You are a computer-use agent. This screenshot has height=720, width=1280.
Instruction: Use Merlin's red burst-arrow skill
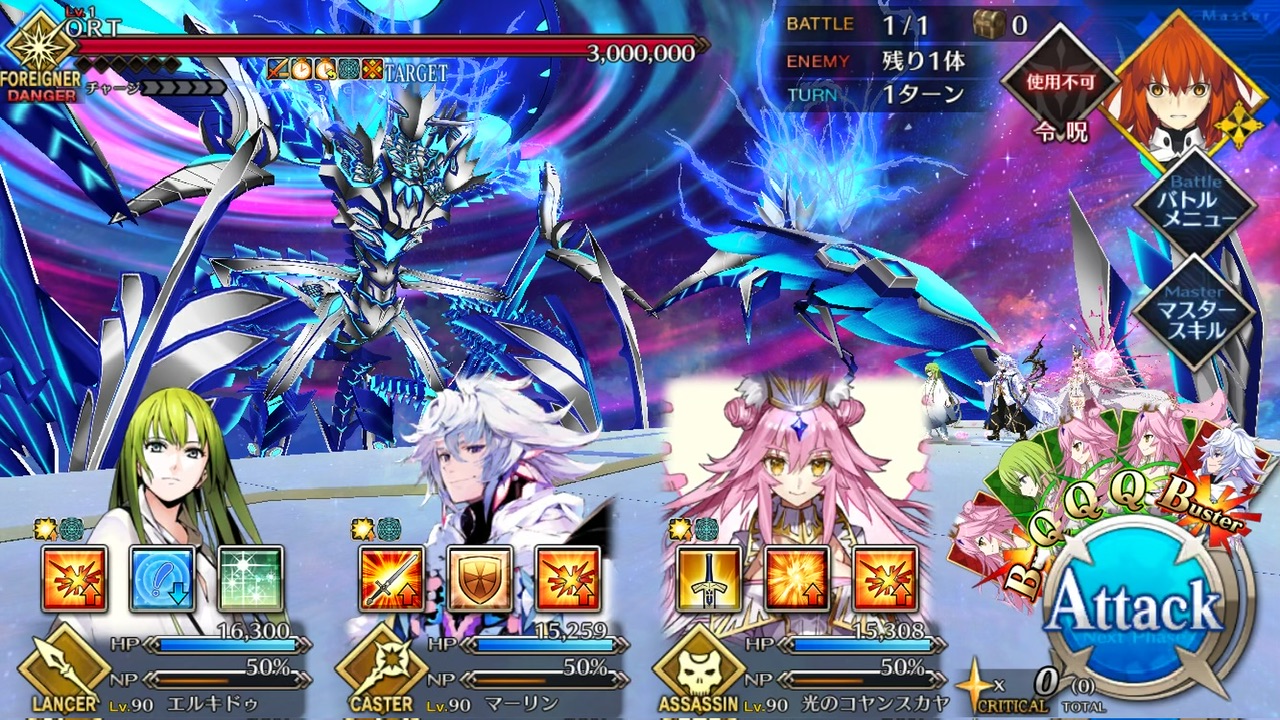(567, 579)
